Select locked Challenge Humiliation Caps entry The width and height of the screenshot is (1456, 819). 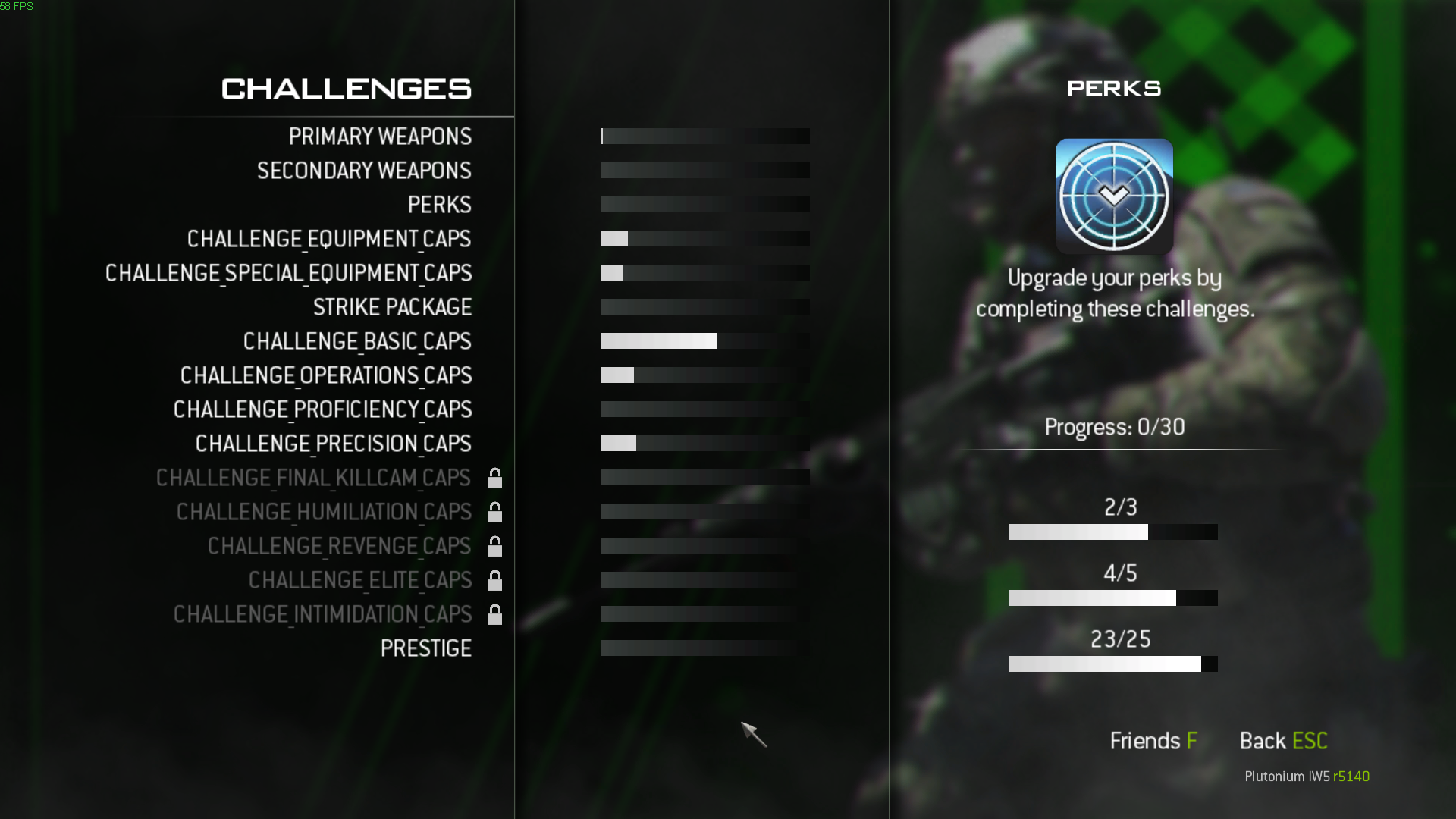(x=324, y=512)
